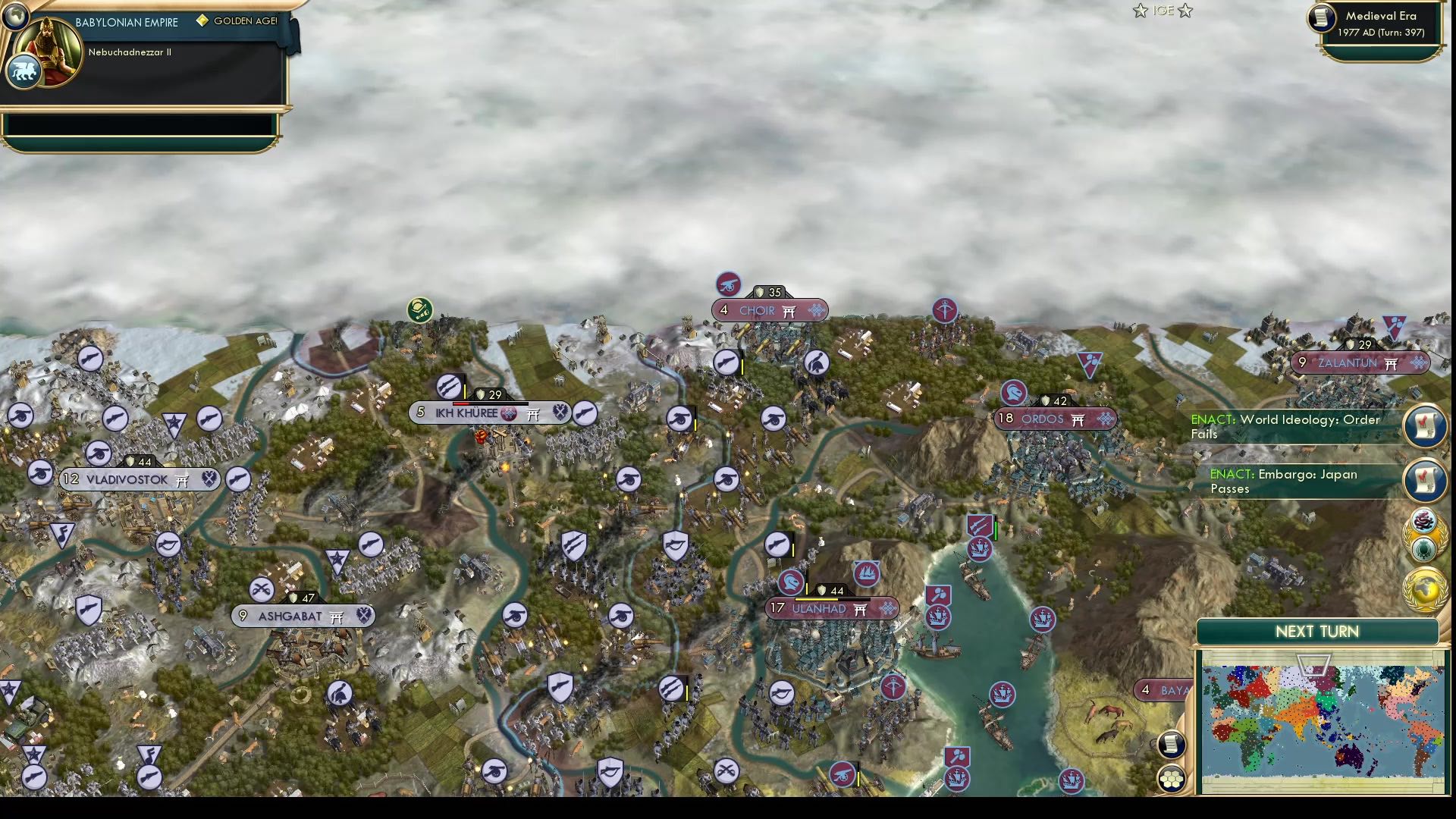
Task: Select the Ulanhad city banner
Action: [x=832, y=607]
